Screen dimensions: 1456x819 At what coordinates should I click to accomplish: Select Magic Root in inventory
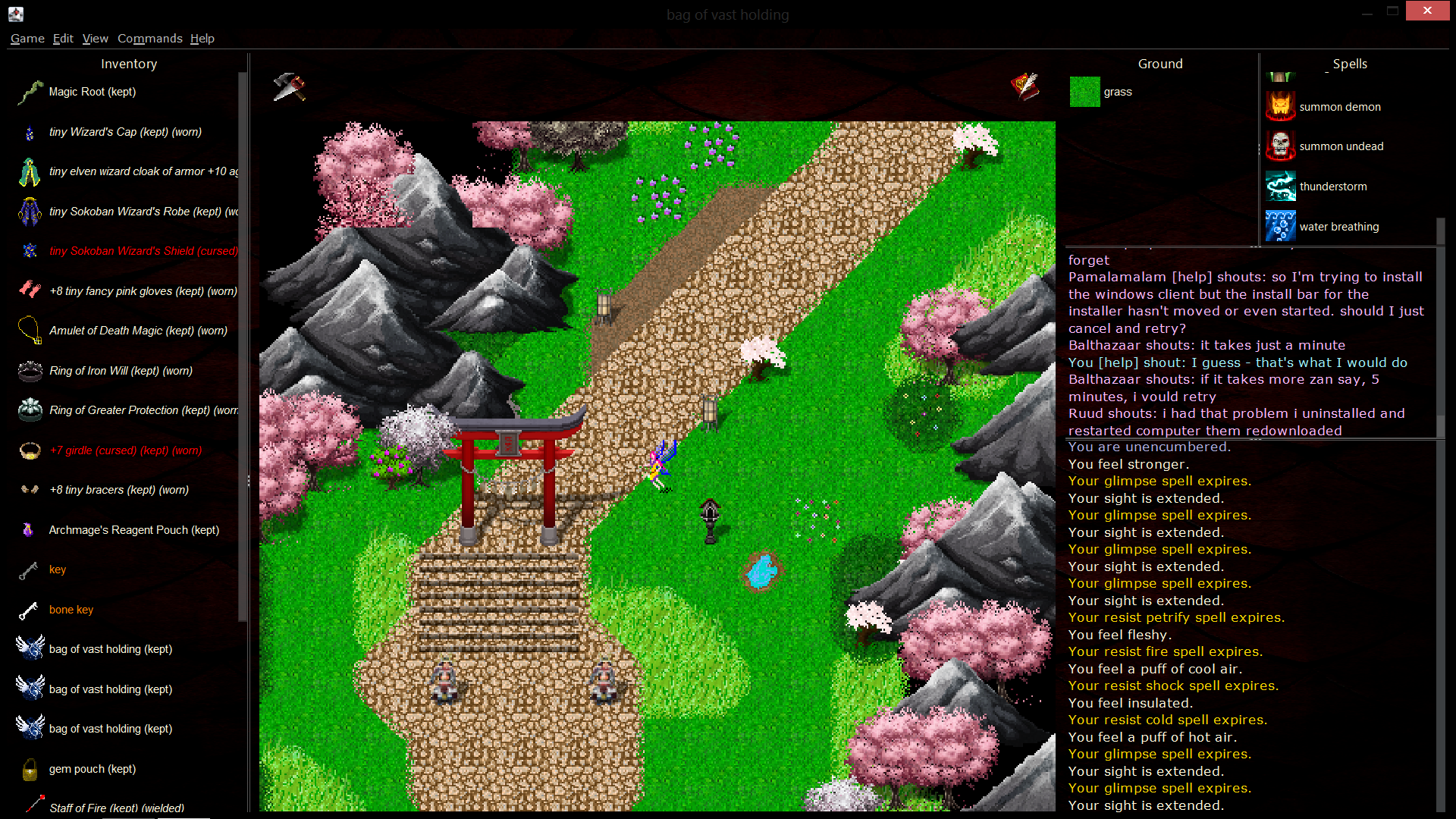[x=92, y=92]
